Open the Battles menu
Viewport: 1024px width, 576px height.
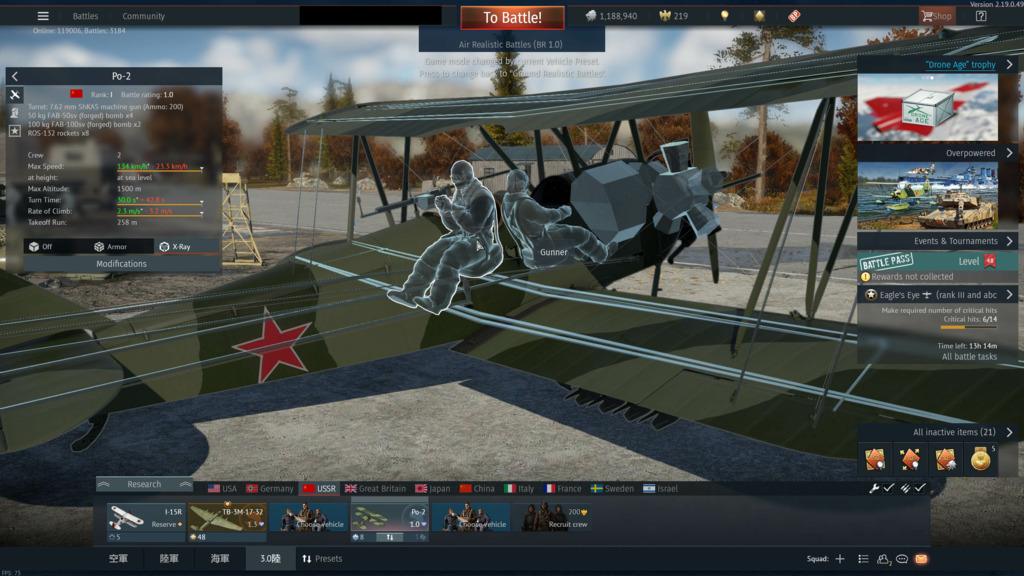85,16
